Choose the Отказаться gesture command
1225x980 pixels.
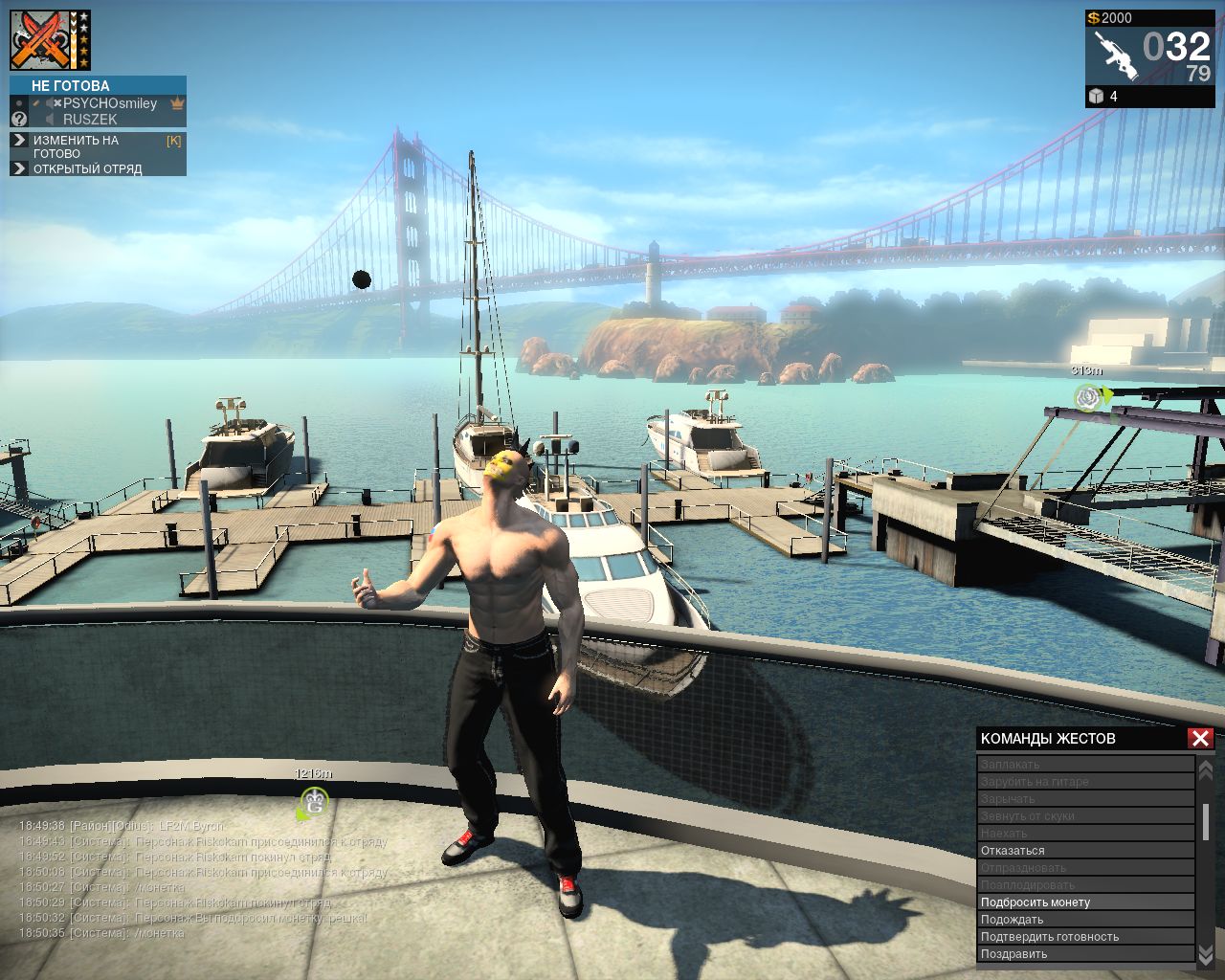[1013, 851]
